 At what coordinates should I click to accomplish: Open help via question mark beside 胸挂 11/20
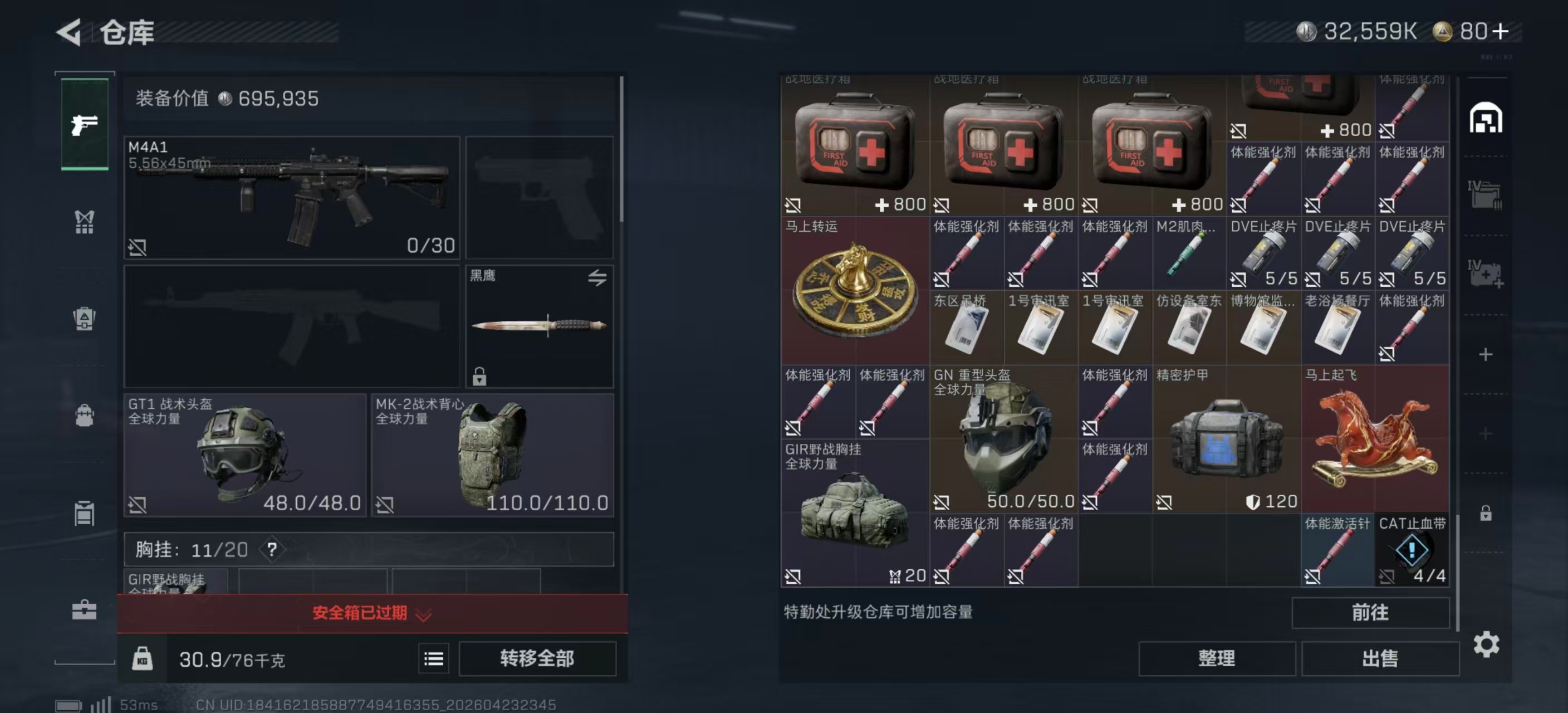coord(273,549)
